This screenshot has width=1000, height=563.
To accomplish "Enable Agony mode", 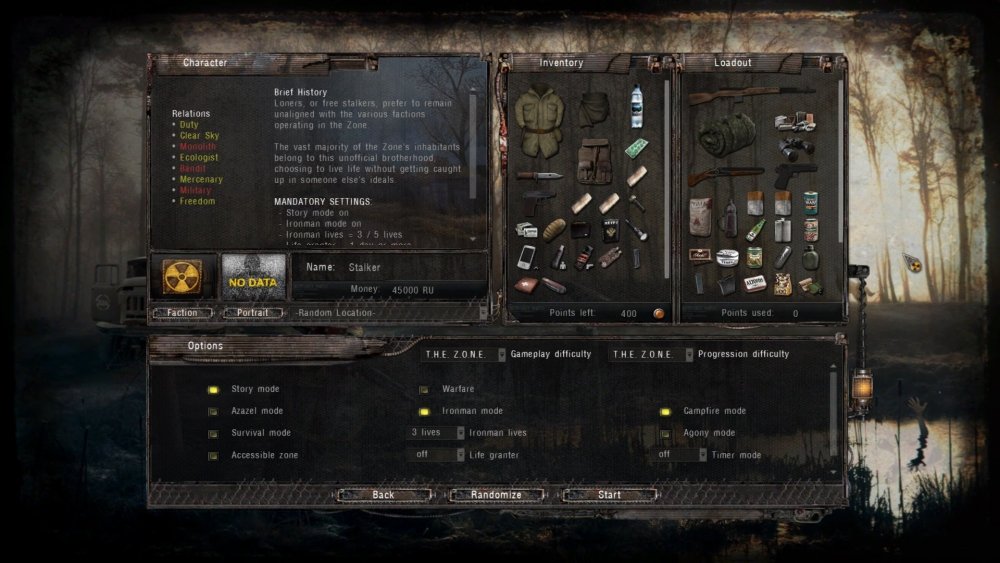I will coord(665,433).
